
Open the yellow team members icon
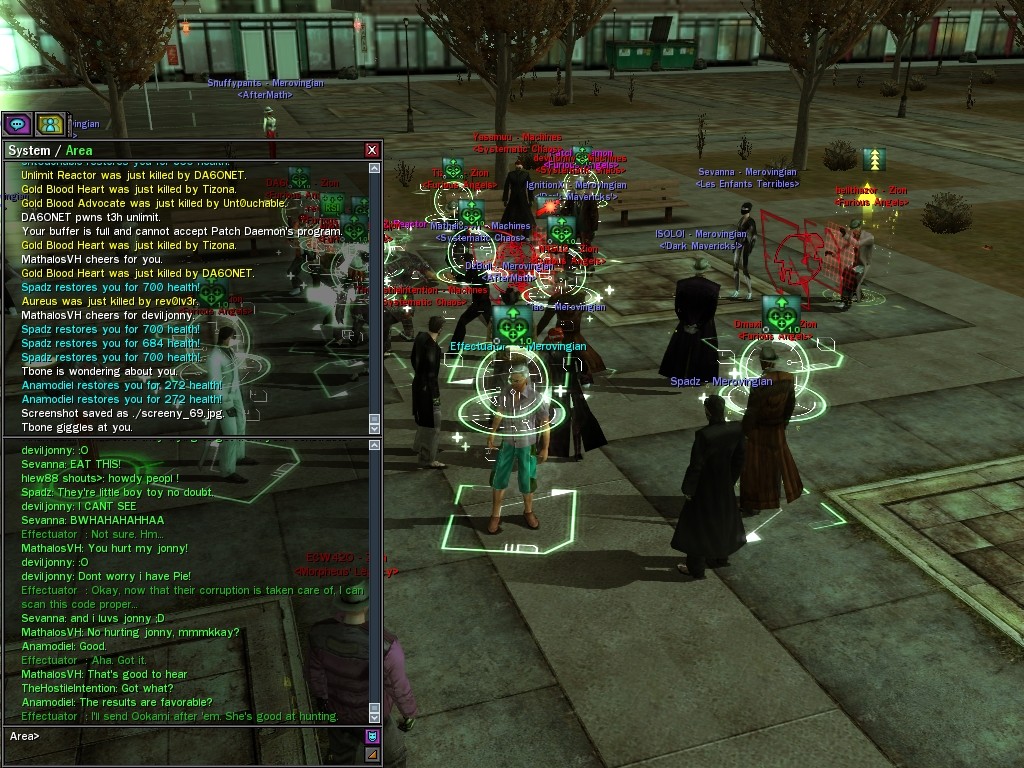[49, 124]
